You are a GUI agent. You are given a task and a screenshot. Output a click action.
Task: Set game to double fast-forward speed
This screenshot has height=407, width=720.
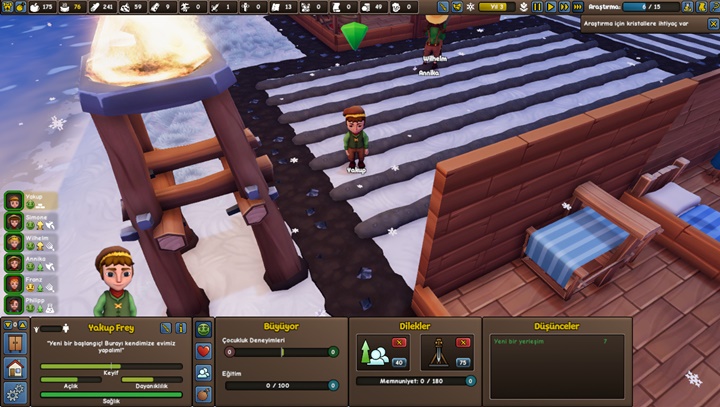point(564,7)
